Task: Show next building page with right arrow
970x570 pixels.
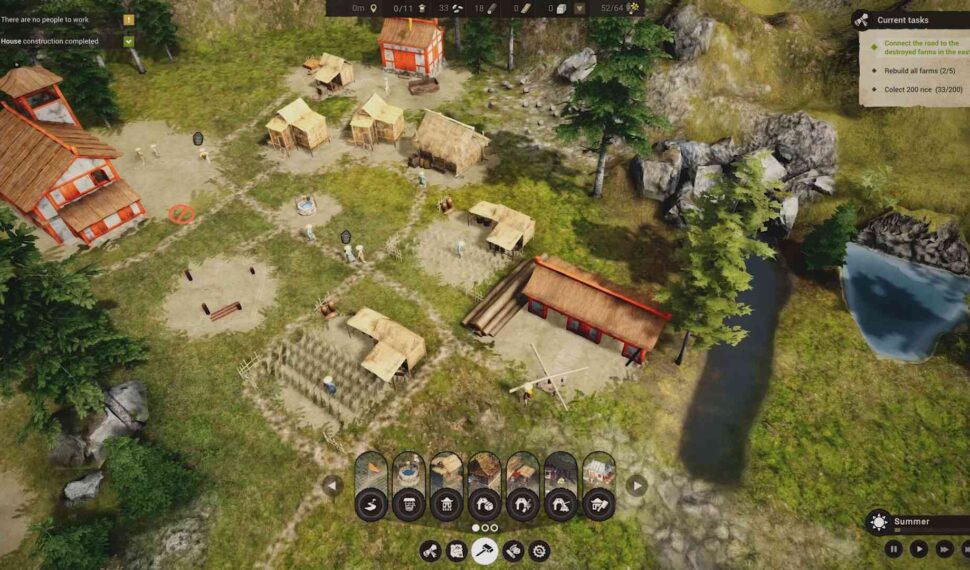Action: point(636,485)
